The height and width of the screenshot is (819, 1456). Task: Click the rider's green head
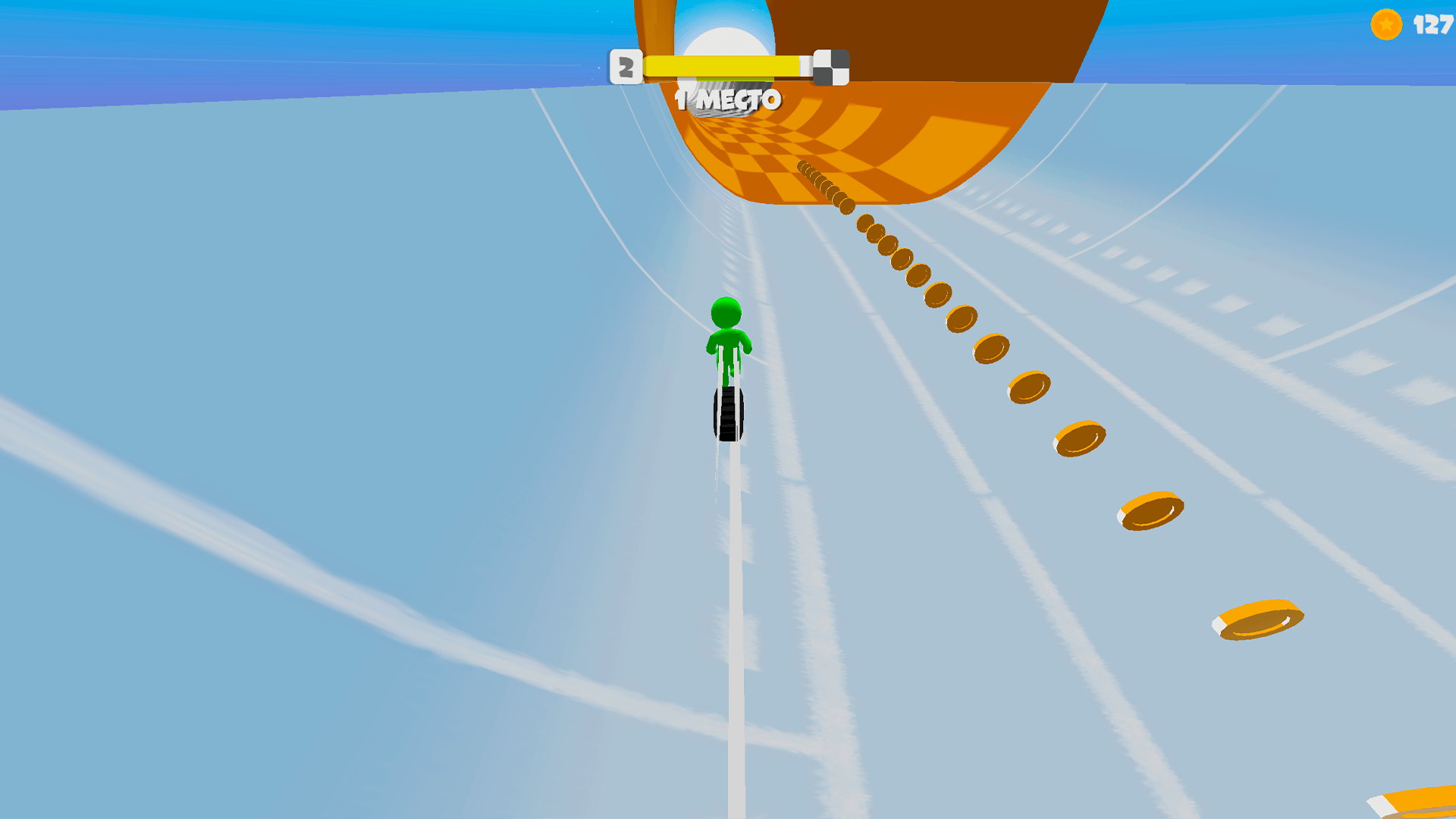tap(724, 309)
